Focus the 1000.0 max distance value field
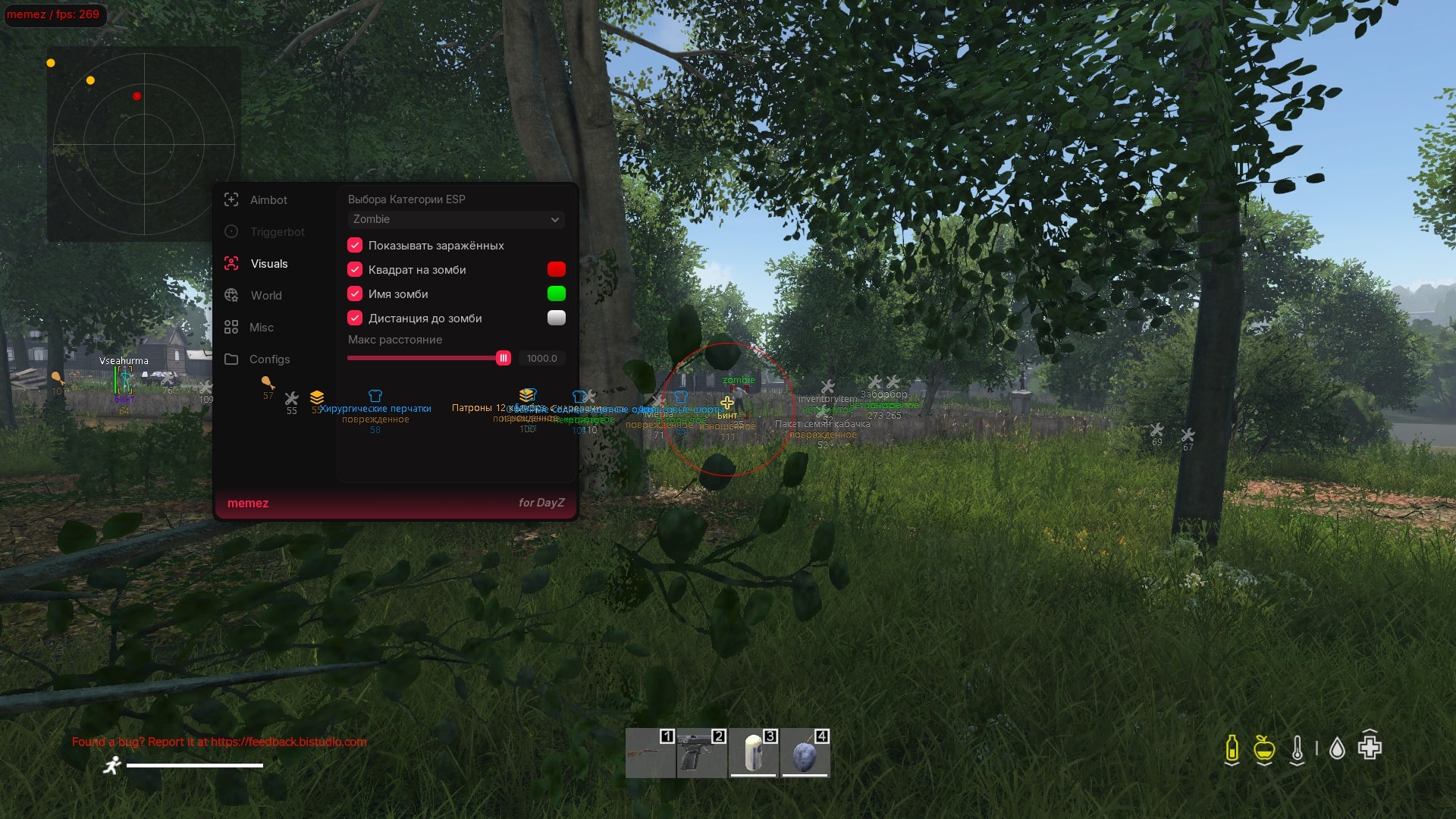 coord(541,358)
